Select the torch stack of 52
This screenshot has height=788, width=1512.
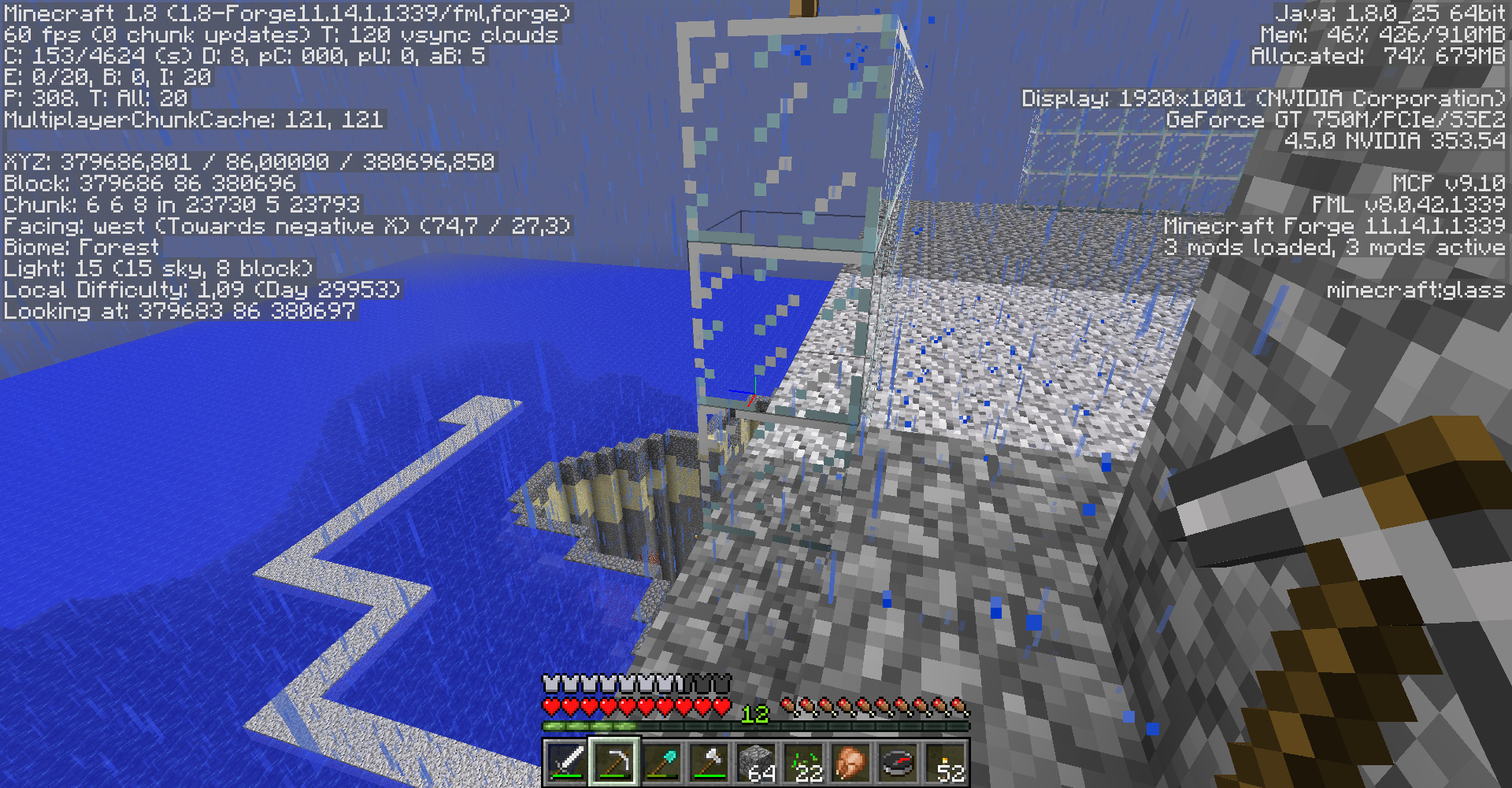(946, 762)
